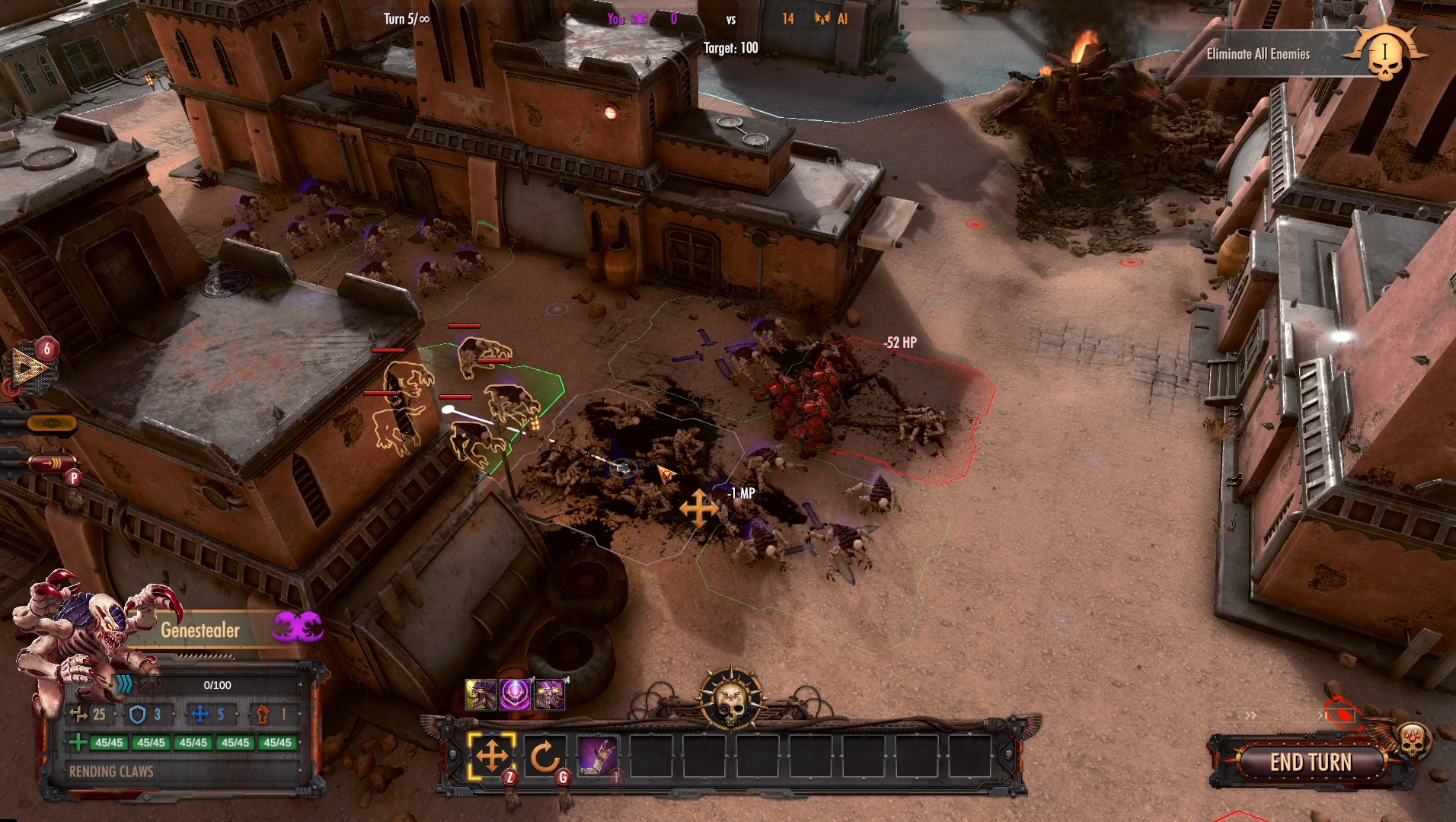Image resolution: width=1456 pixels, height=822 pixels.
Task: Select the yellow-backed Genestealer portrait
Action: [481, 694]
